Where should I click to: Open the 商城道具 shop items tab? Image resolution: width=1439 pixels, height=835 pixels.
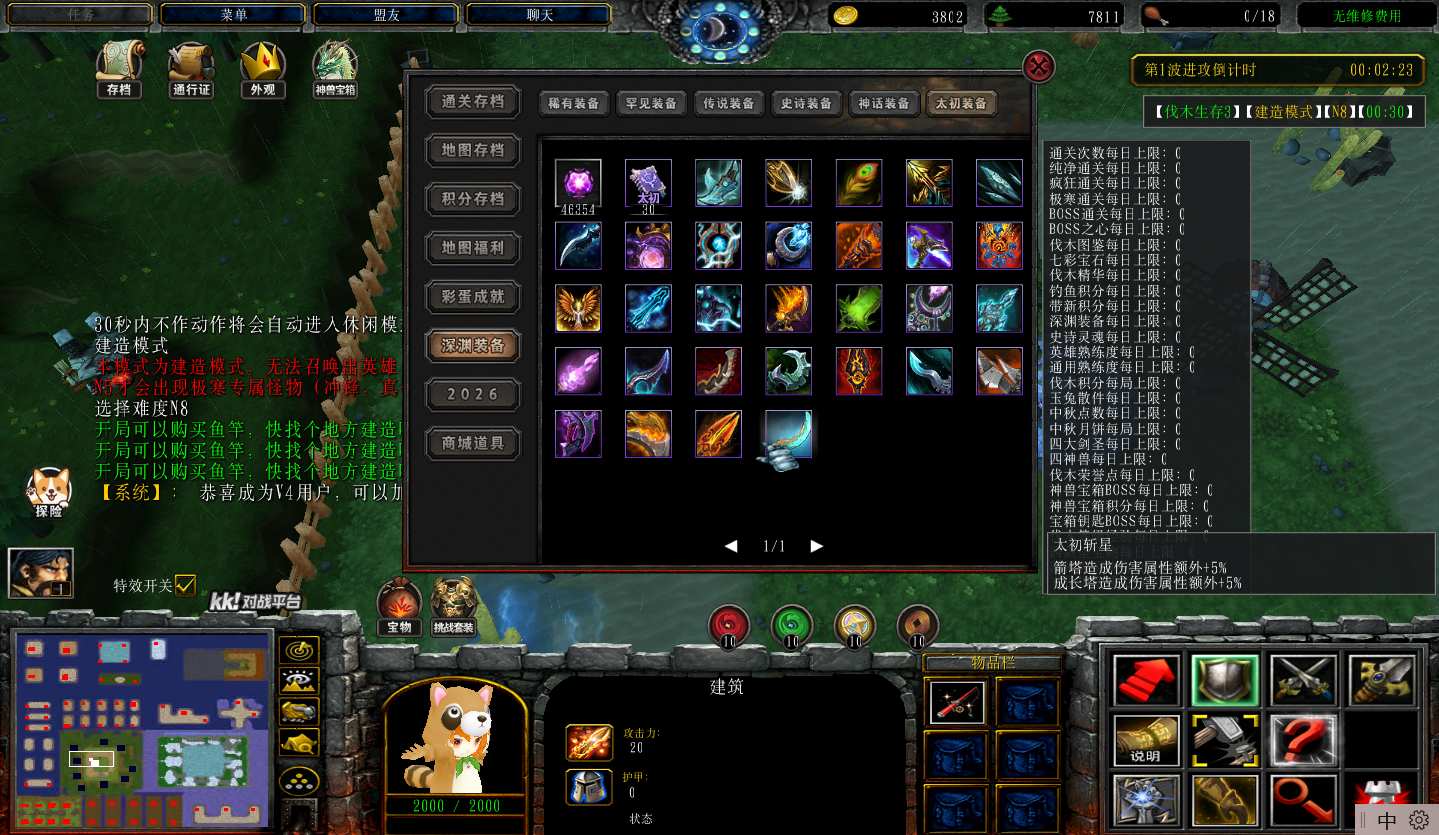tap(473, 443)
